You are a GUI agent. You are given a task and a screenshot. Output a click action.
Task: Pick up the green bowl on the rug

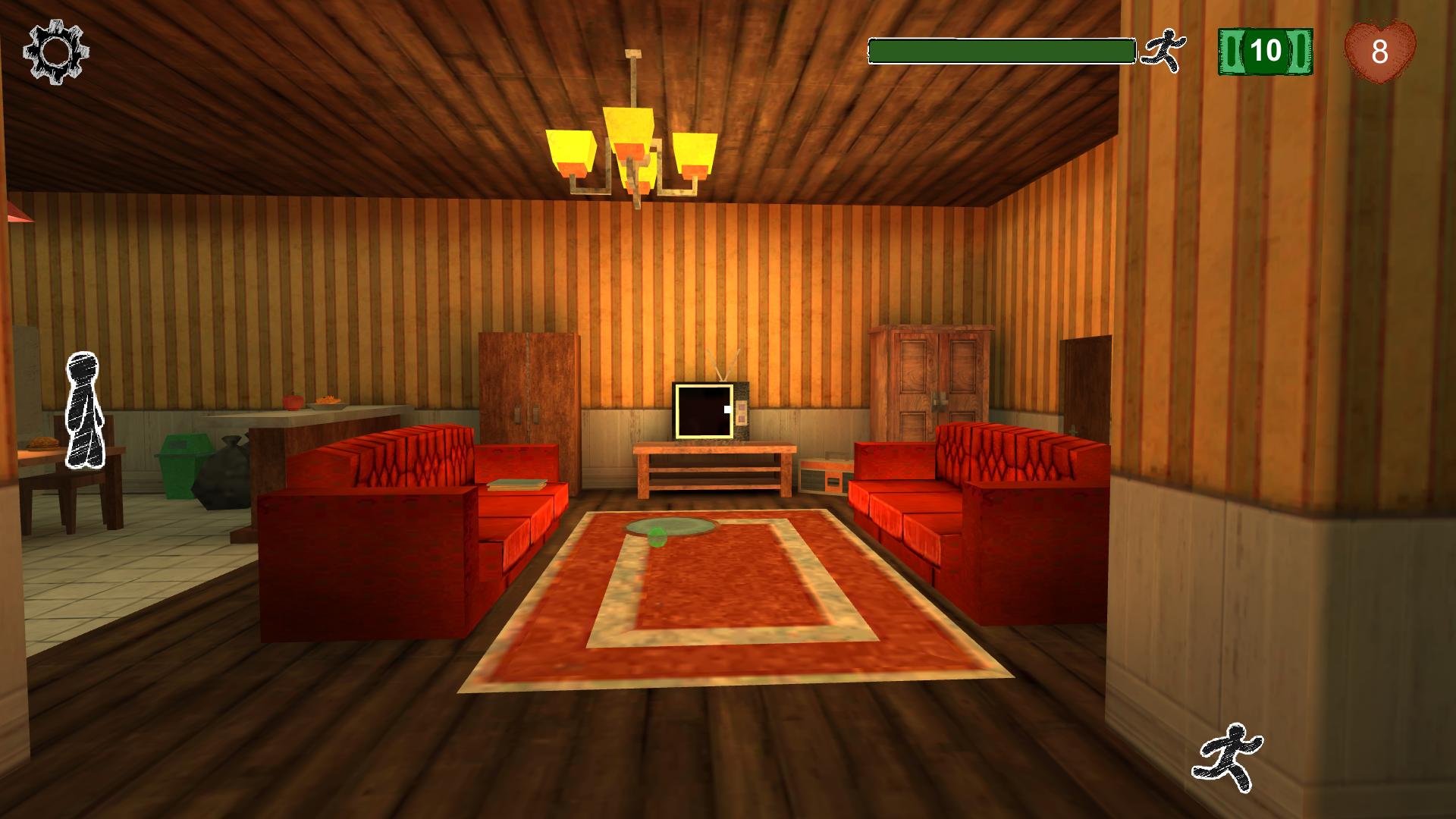point(669,525)
